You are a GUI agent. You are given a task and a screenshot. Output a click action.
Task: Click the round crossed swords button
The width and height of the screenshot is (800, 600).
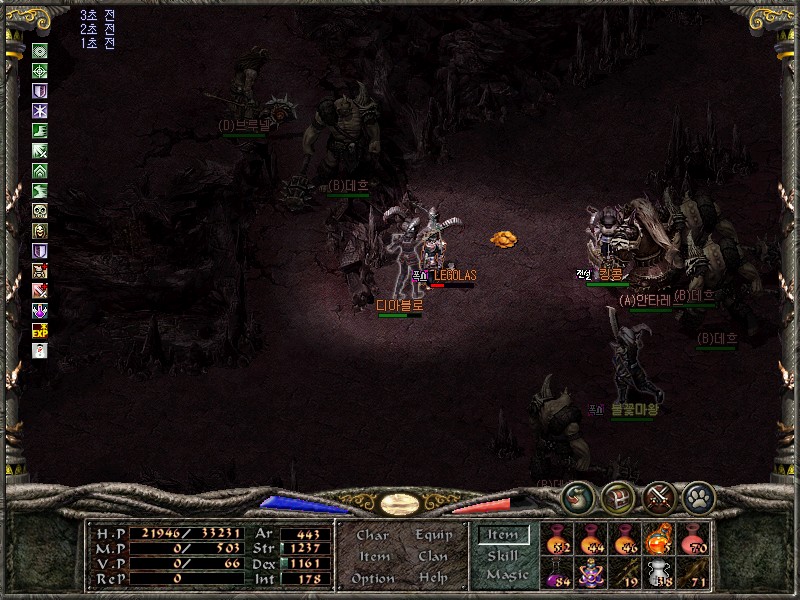click(x=659, y=497)
